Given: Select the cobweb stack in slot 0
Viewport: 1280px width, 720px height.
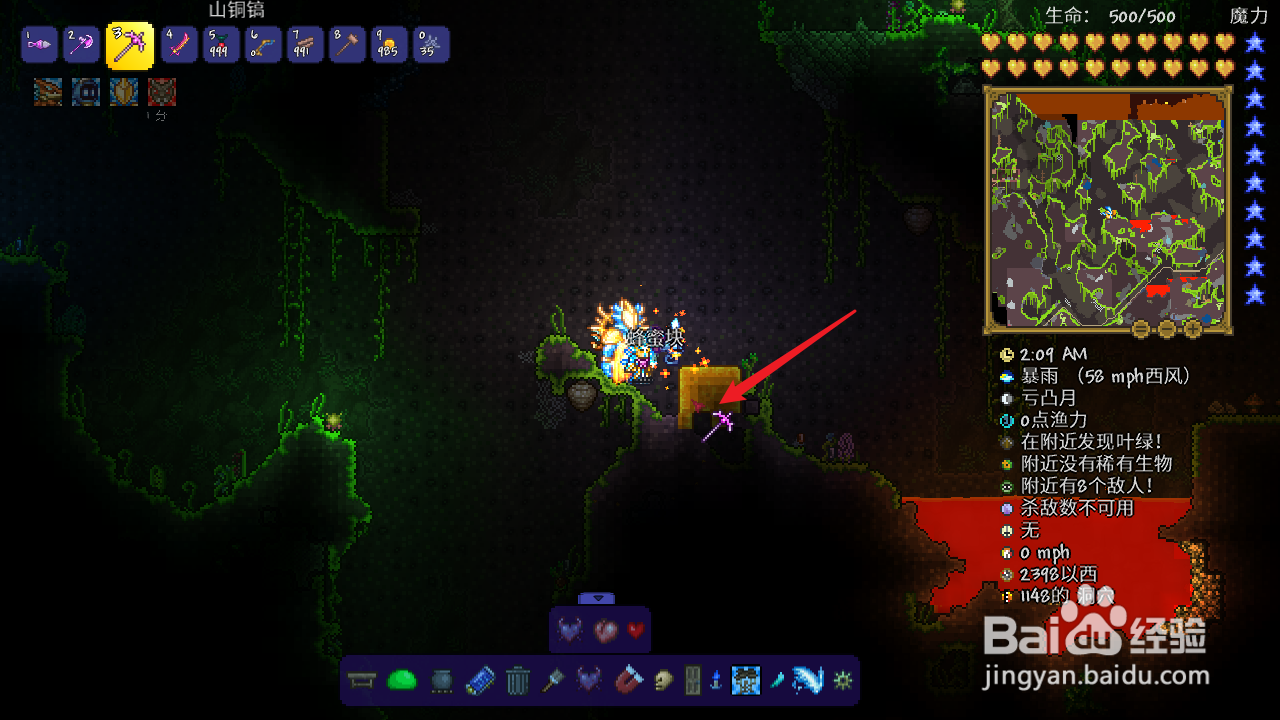Looking at the screenshot, I should click(x=431, y=45).
